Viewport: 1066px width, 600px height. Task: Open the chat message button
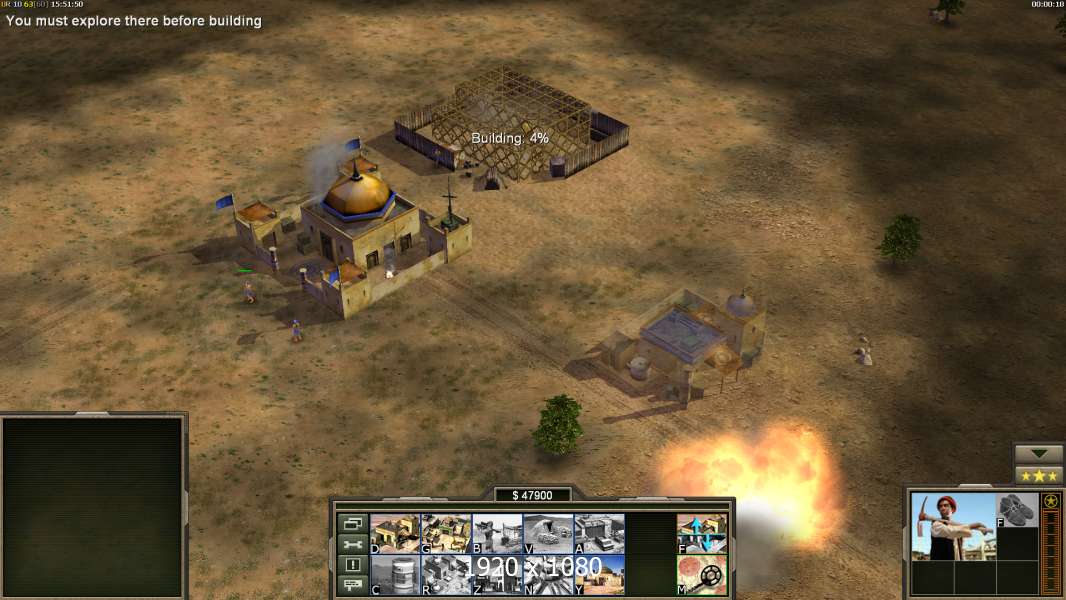coord(352,586)
